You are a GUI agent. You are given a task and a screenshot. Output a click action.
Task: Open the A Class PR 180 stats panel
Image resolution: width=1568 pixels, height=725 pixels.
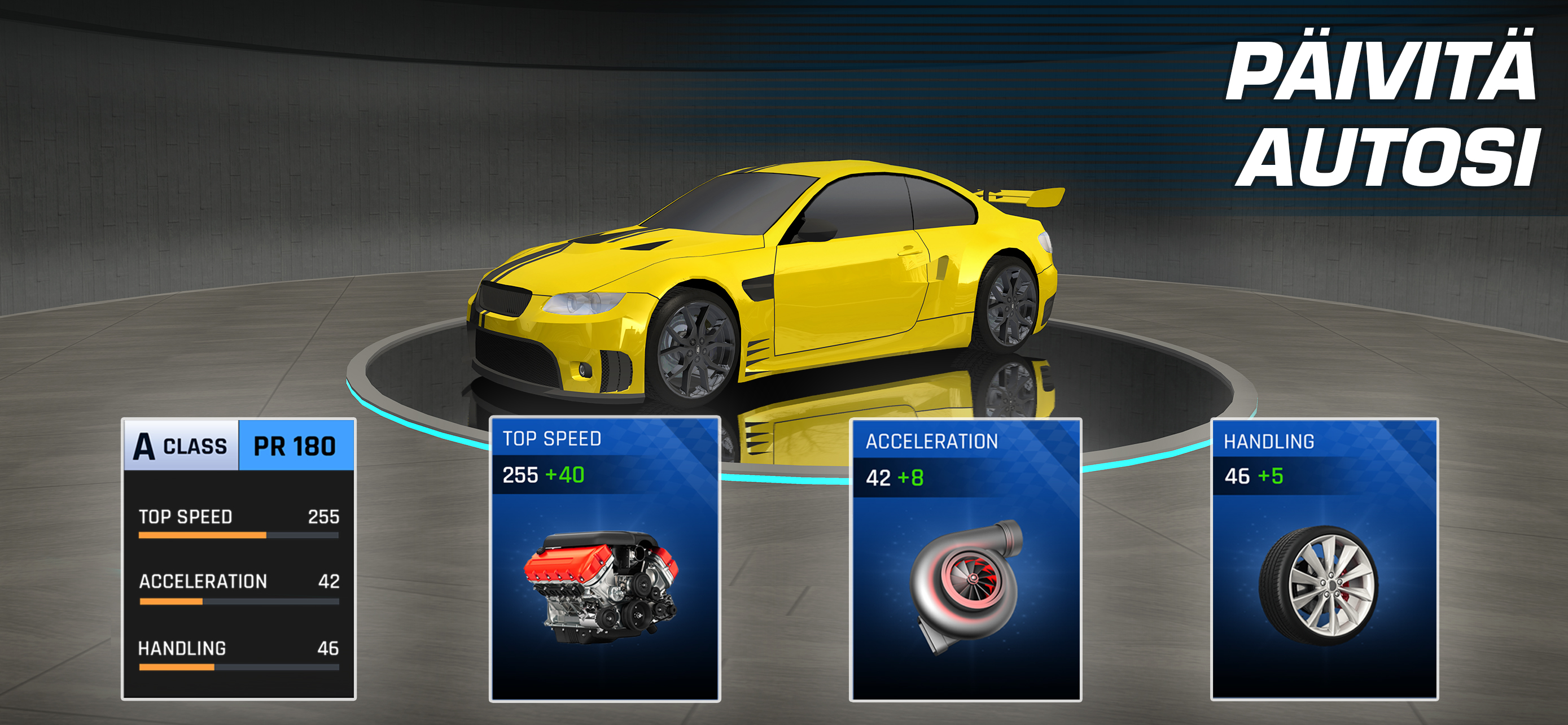coord(239,559)
